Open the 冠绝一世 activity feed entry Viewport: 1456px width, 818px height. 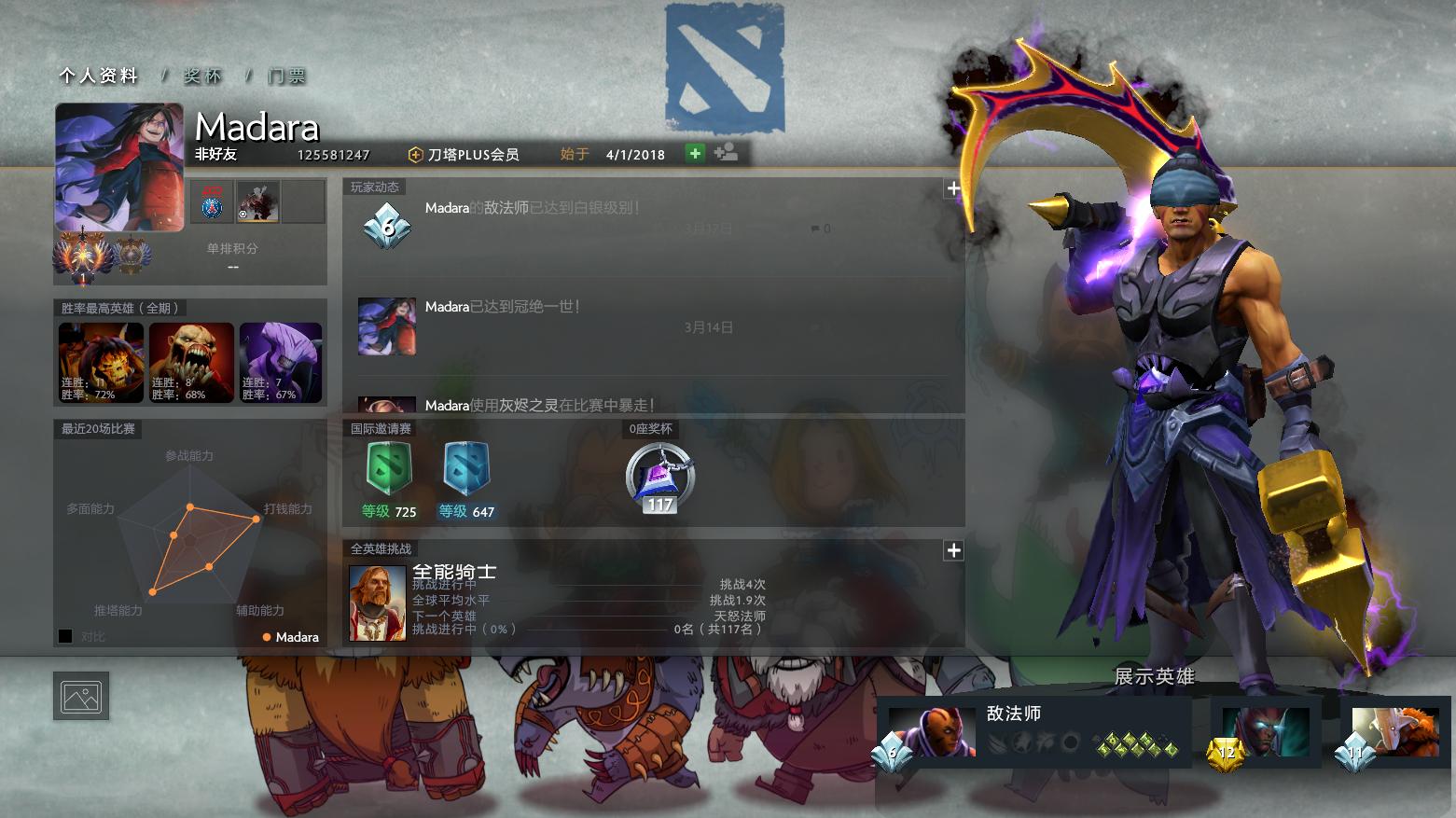pyautogui.click(x=502, y=307)
